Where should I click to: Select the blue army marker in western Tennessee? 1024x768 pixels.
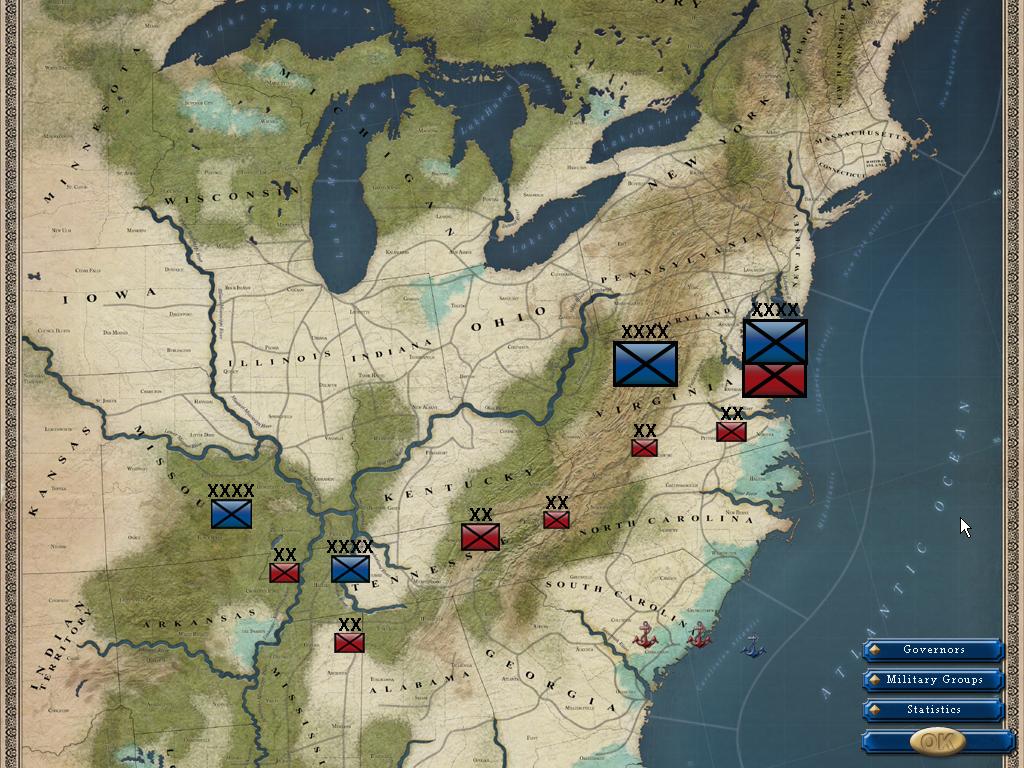[350, 568]
